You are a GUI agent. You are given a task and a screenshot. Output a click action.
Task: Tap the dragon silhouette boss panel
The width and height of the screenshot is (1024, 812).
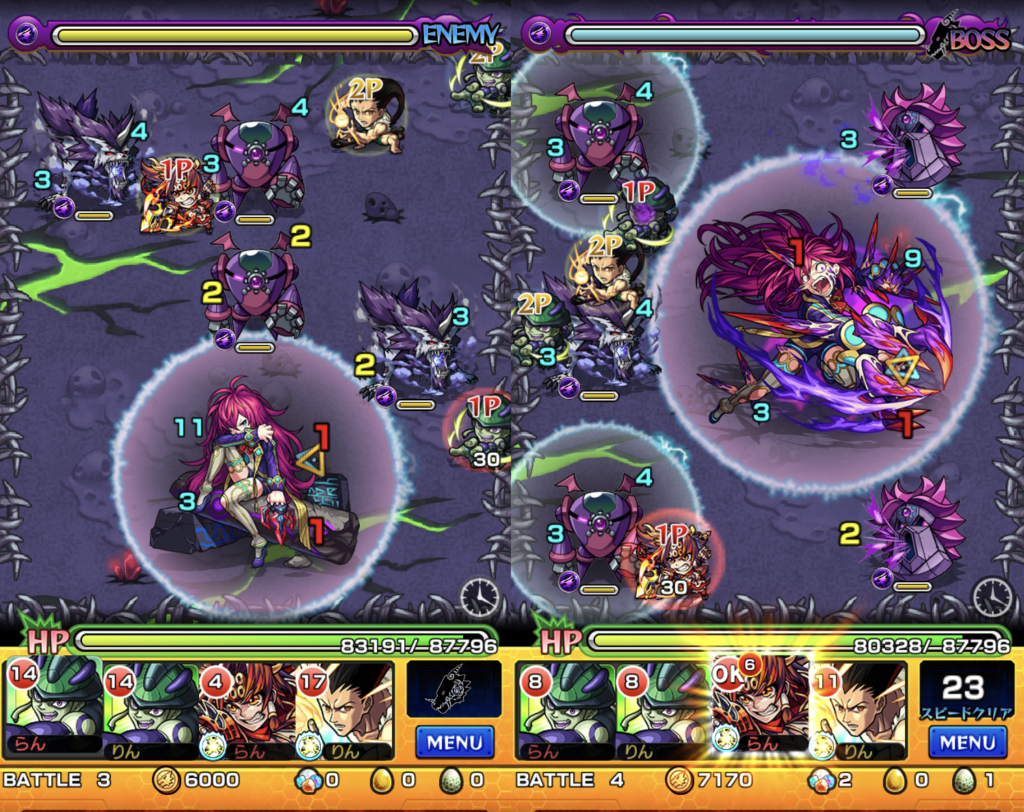[x=454, y=689]
